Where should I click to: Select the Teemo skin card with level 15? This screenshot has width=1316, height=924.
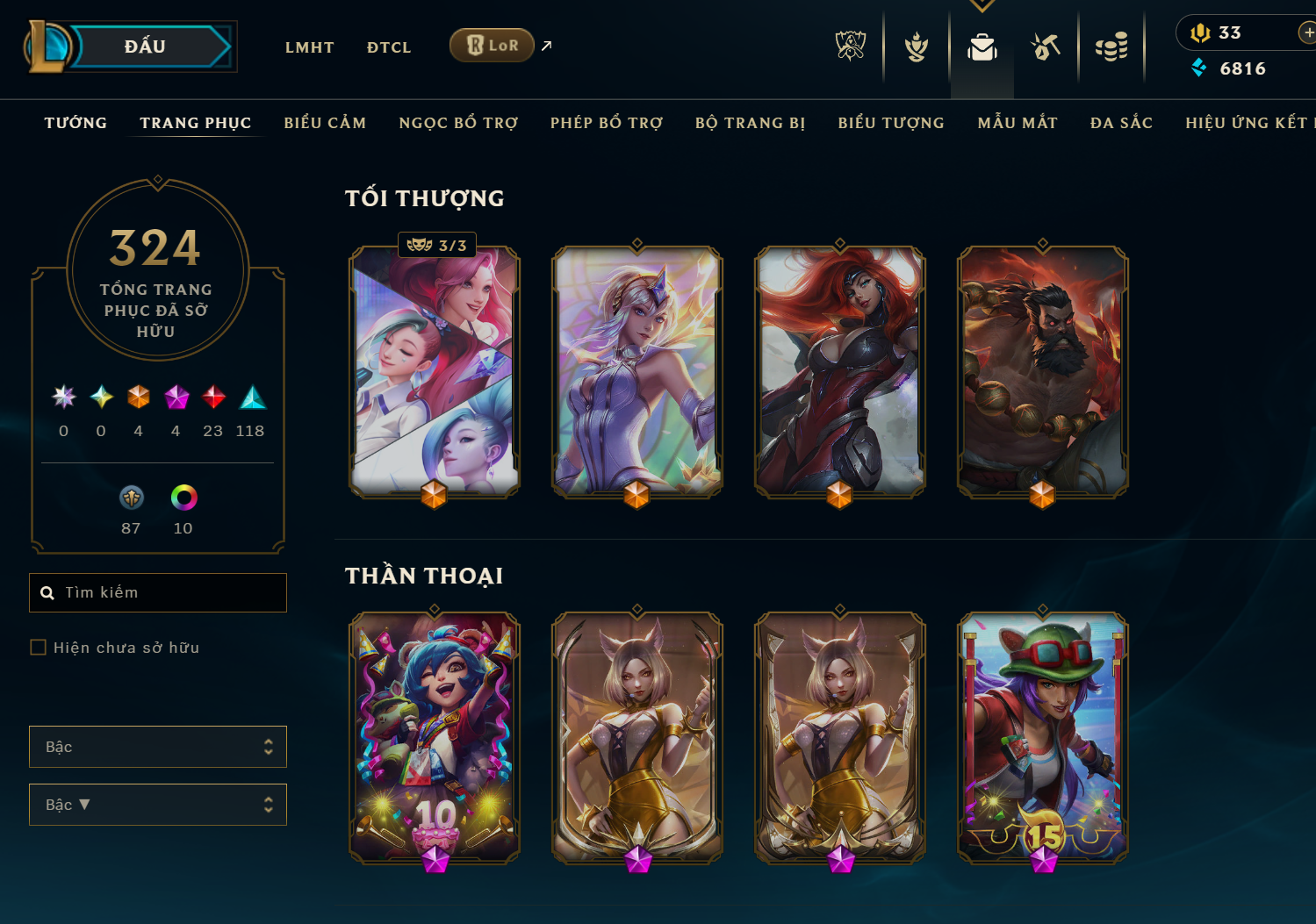point(1042,739)
